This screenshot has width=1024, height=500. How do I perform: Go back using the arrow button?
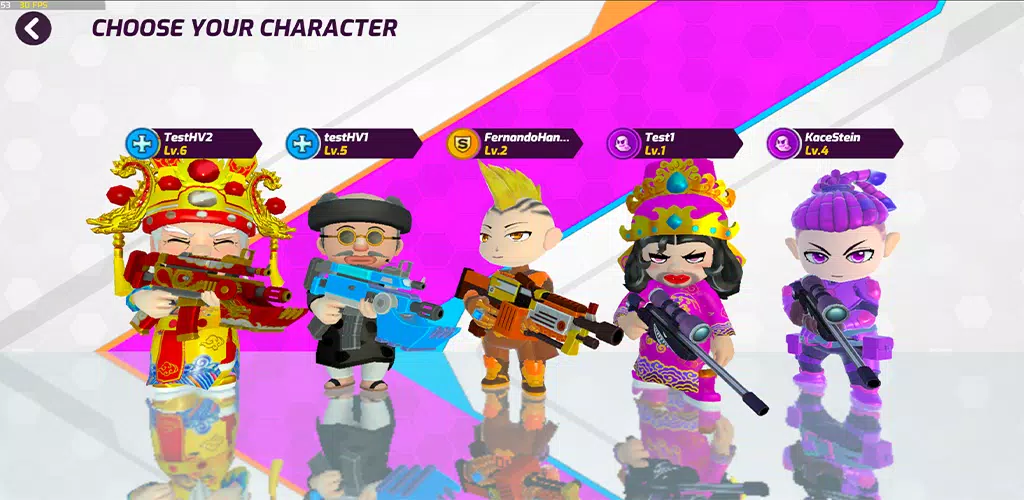tap(33, 29)
